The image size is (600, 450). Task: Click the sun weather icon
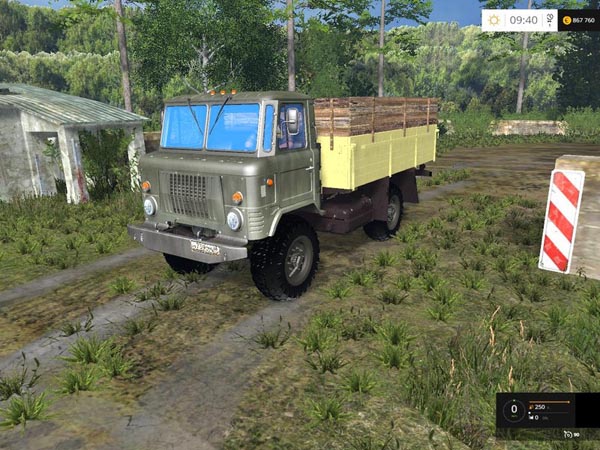coord(494,20)
